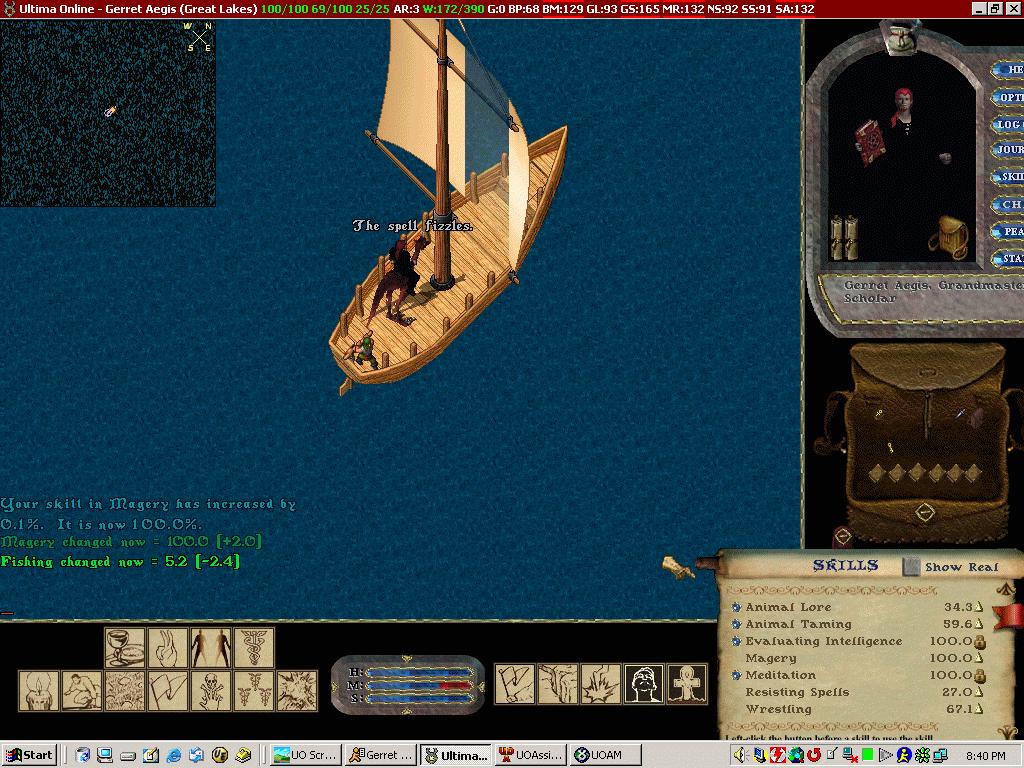Toggle the Show Real checkbox in Skills
The height and width of the screenshot is (768, 1024).
911,567
